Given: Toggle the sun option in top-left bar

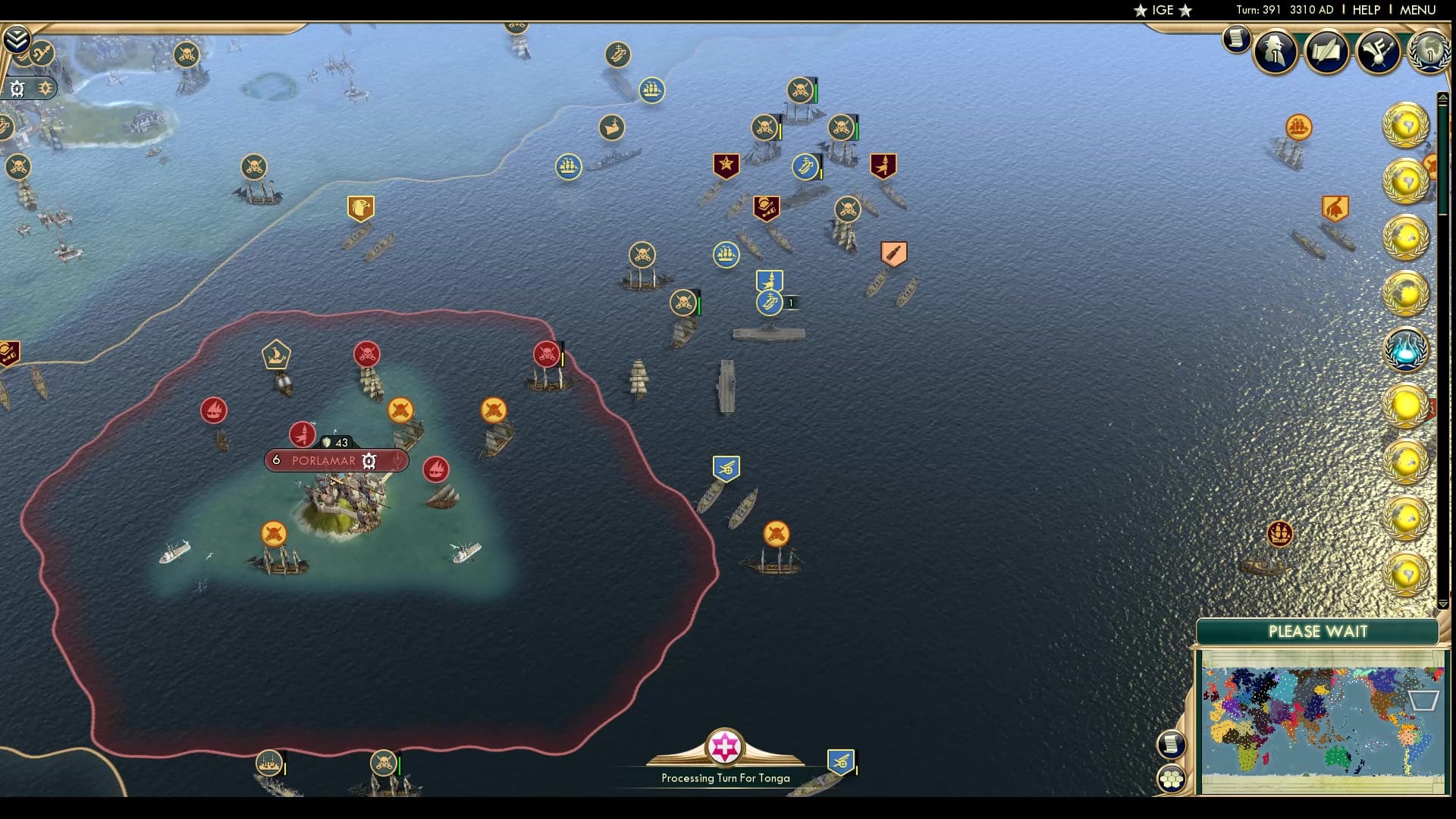Looking at the screenshot, I should [45, 87].
